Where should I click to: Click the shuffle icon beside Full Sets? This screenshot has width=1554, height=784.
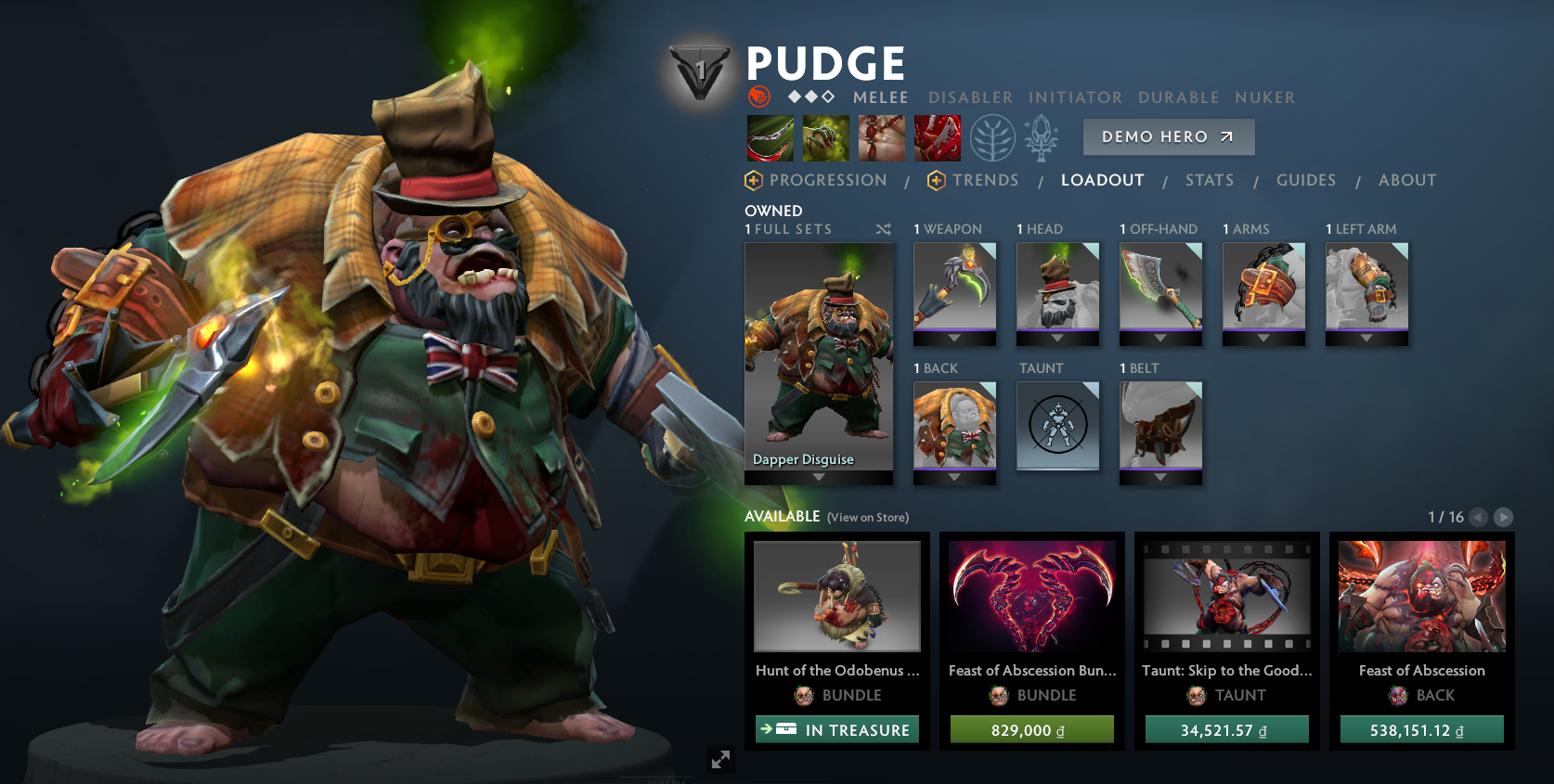(x=883, y=229)
